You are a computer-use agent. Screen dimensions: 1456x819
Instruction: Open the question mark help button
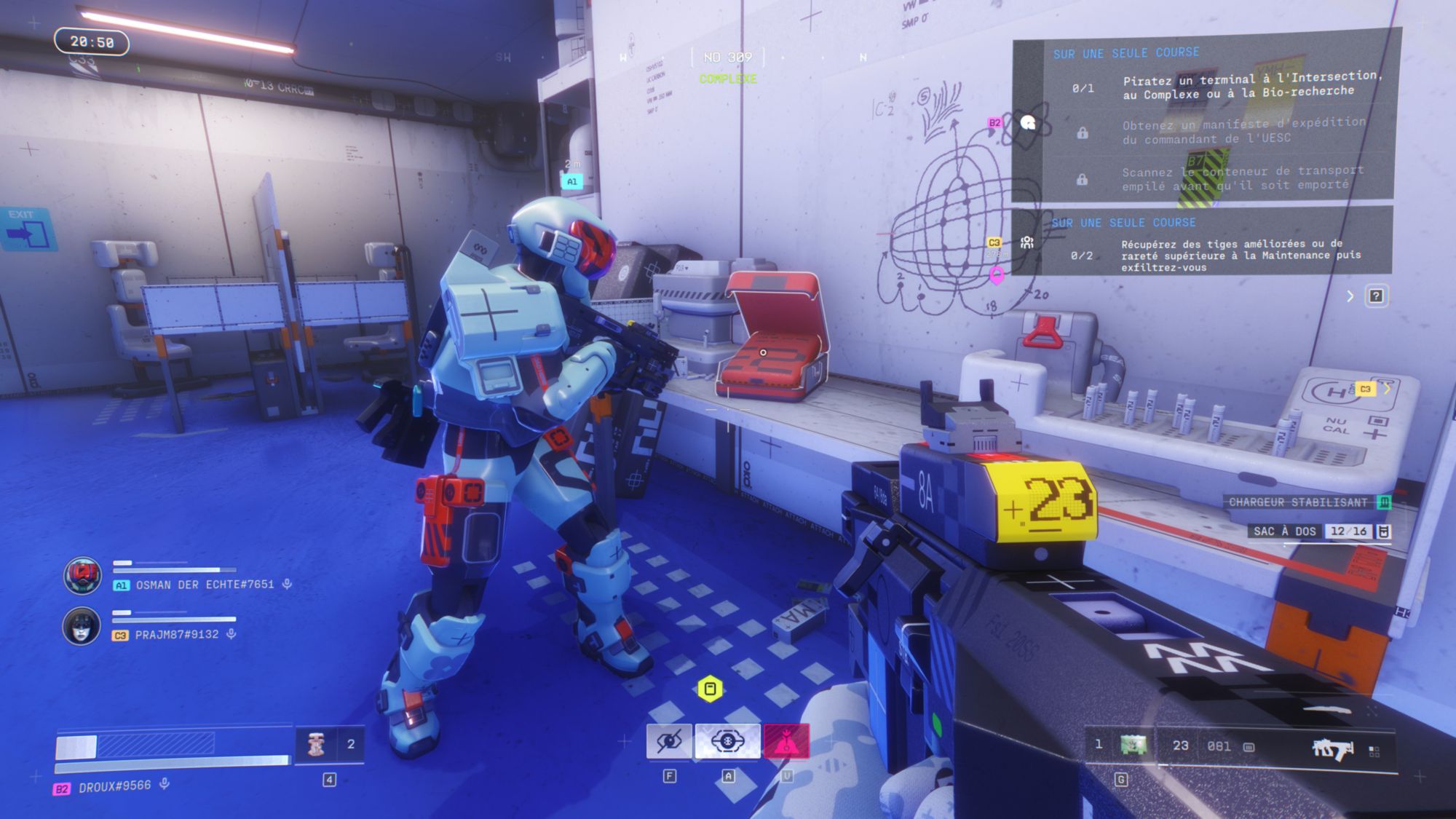[1376, 296]
